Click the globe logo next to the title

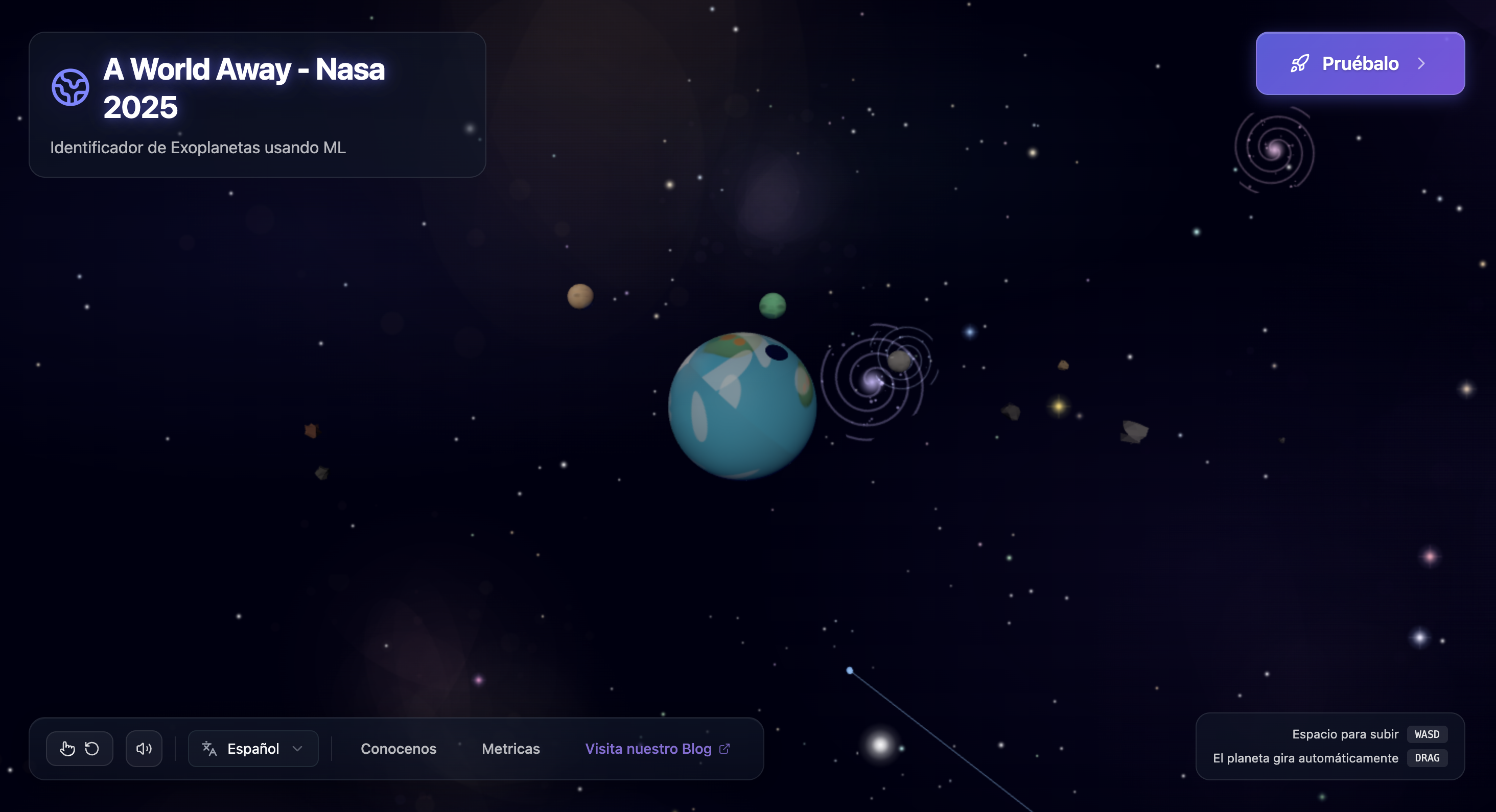click(x=71, y=88)
